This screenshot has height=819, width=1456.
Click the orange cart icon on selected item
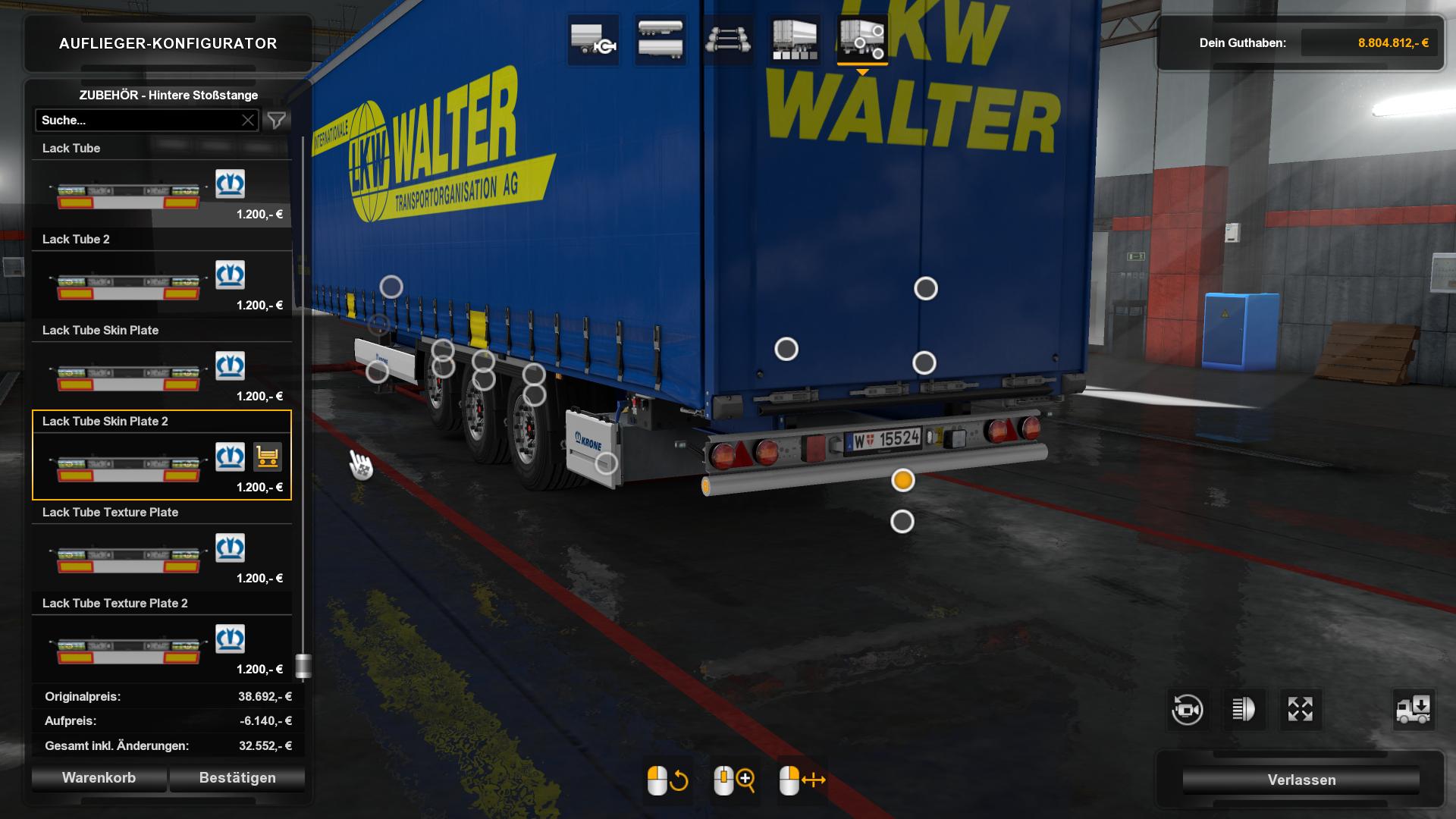pos(267,457)
